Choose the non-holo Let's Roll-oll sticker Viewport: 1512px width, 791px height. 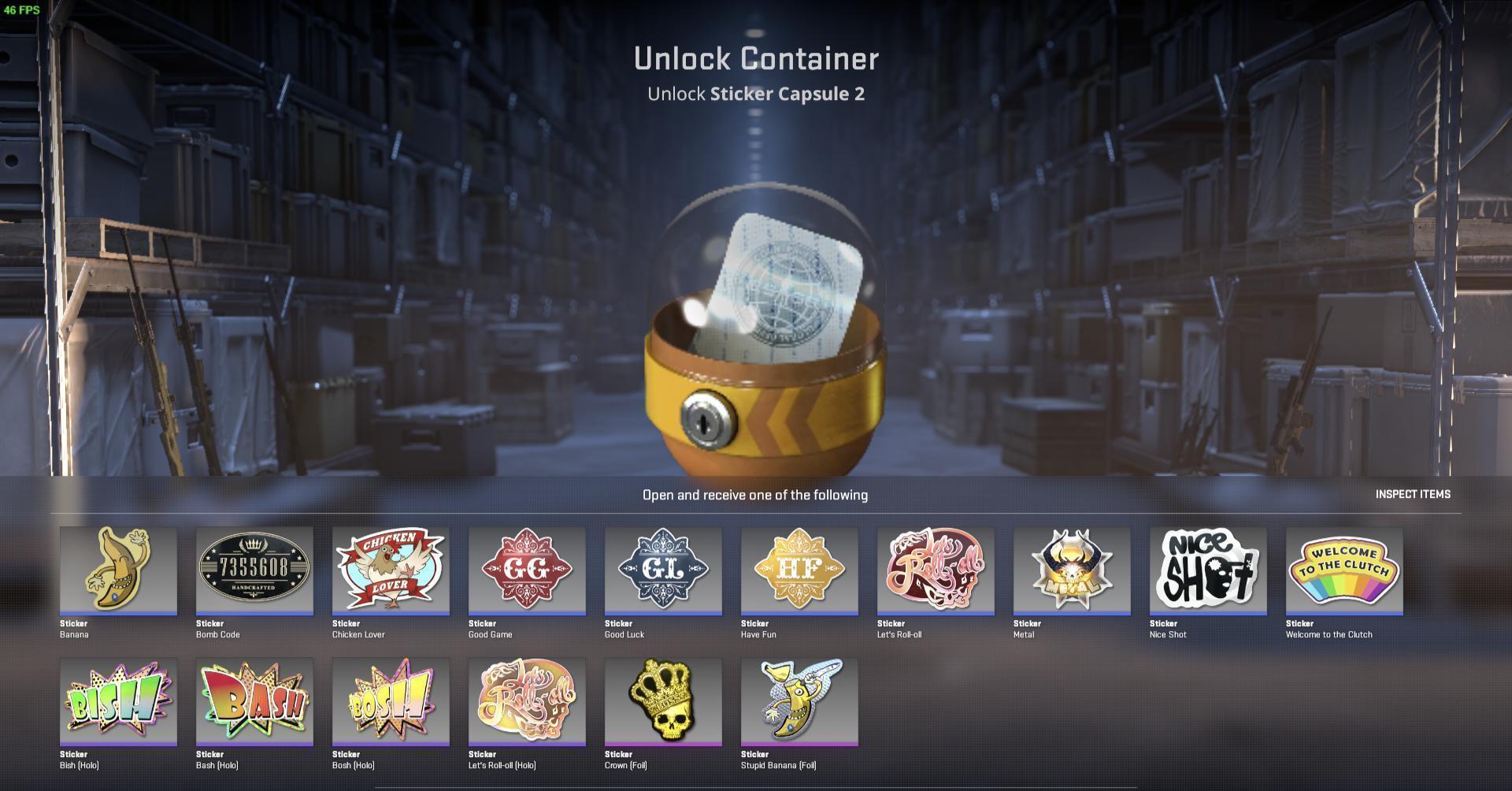click(936, 570)
